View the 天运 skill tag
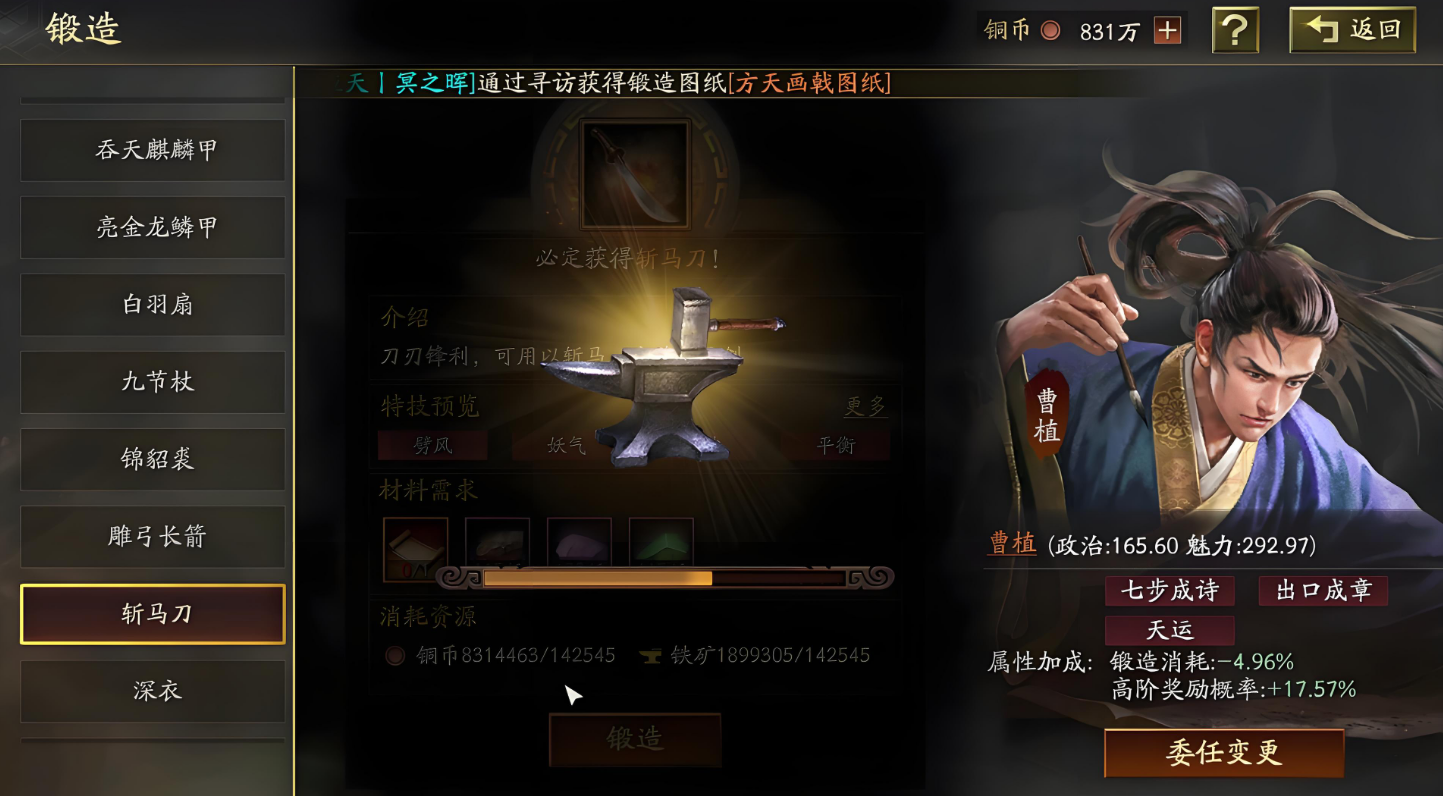 (x=1169, y=631)
